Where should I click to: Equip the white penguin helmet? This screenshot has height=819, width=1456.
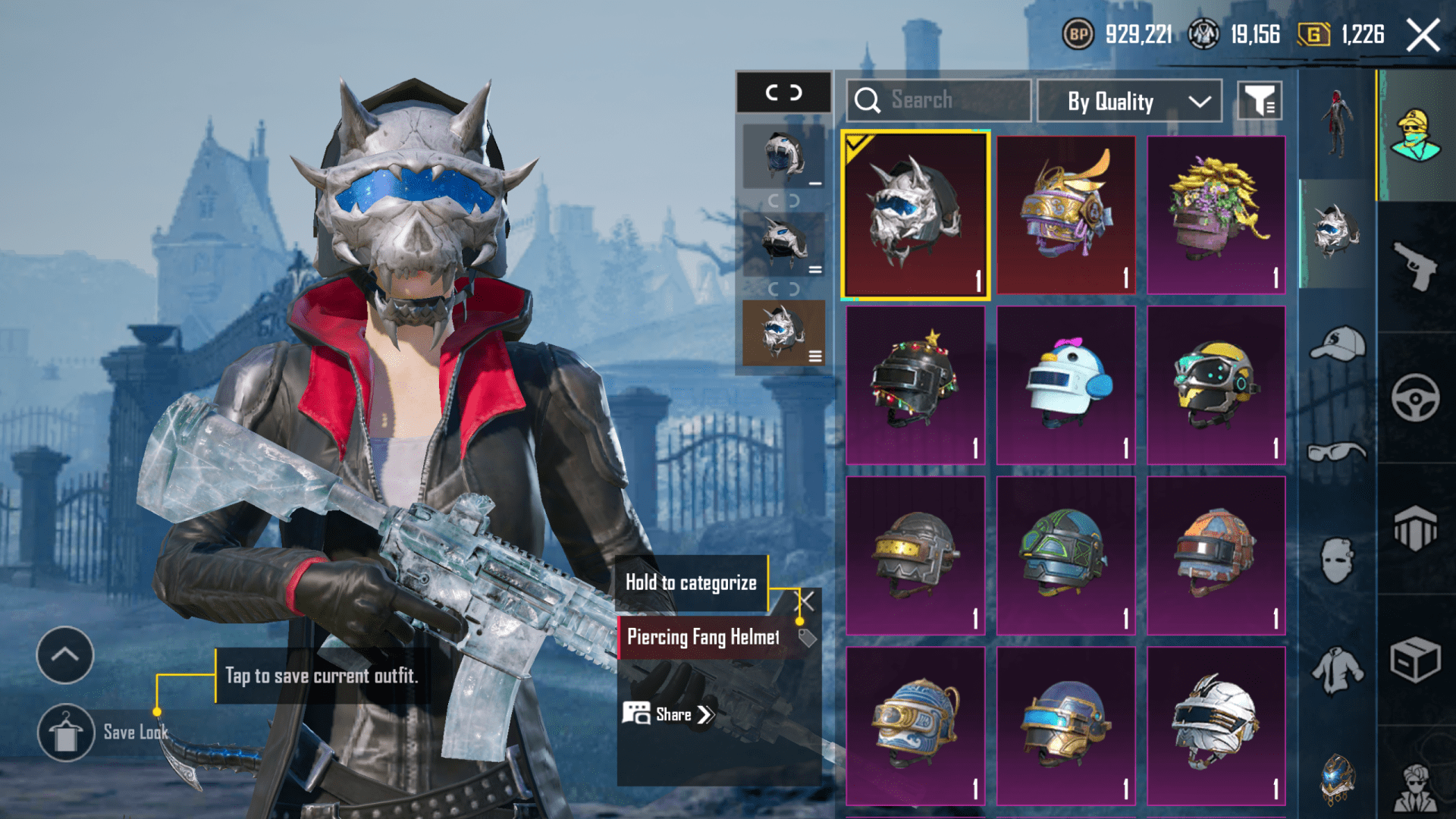(1065, 385)
